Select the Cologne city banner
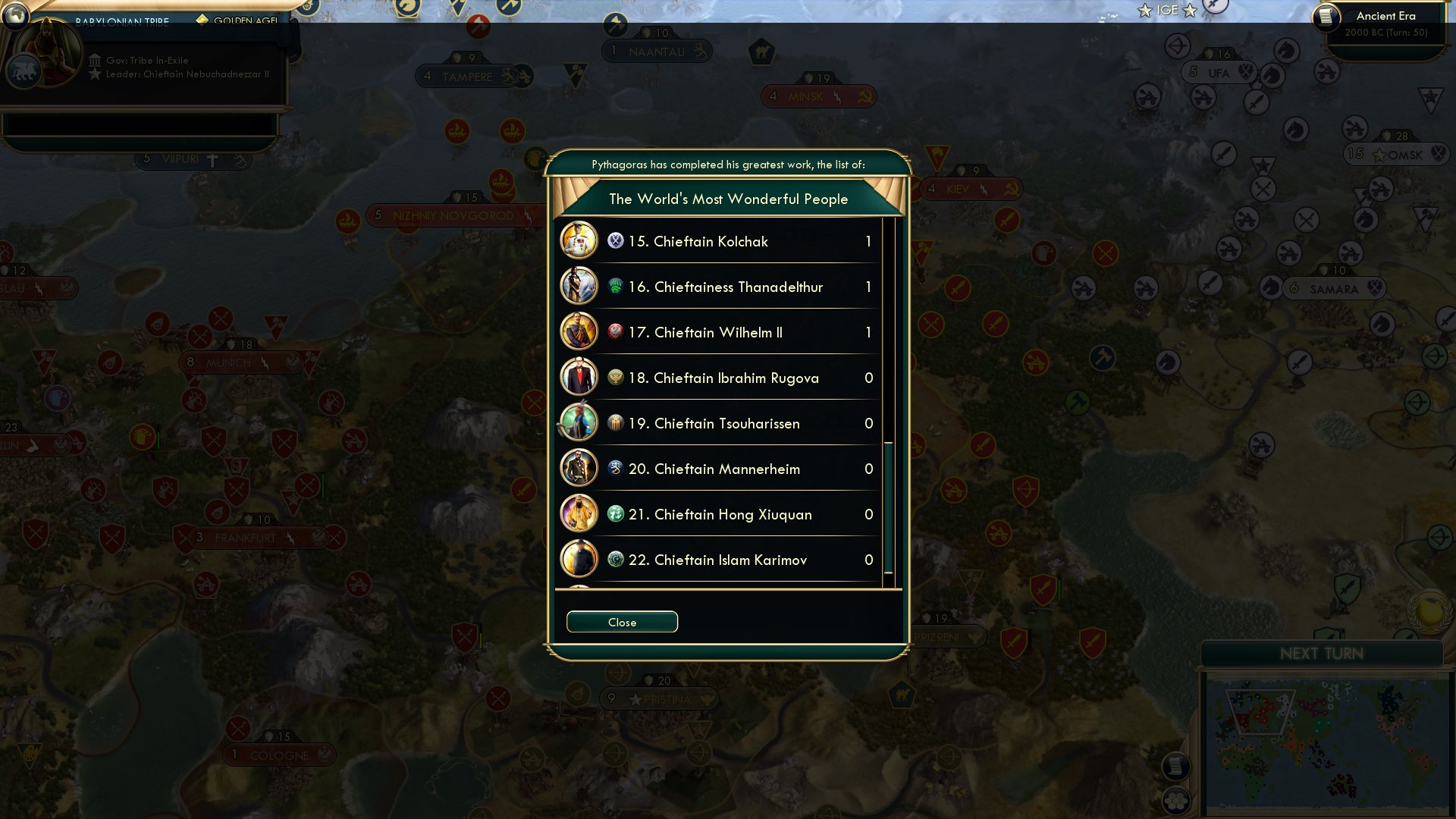This screenshot has width=1456, height=819. 278,755
